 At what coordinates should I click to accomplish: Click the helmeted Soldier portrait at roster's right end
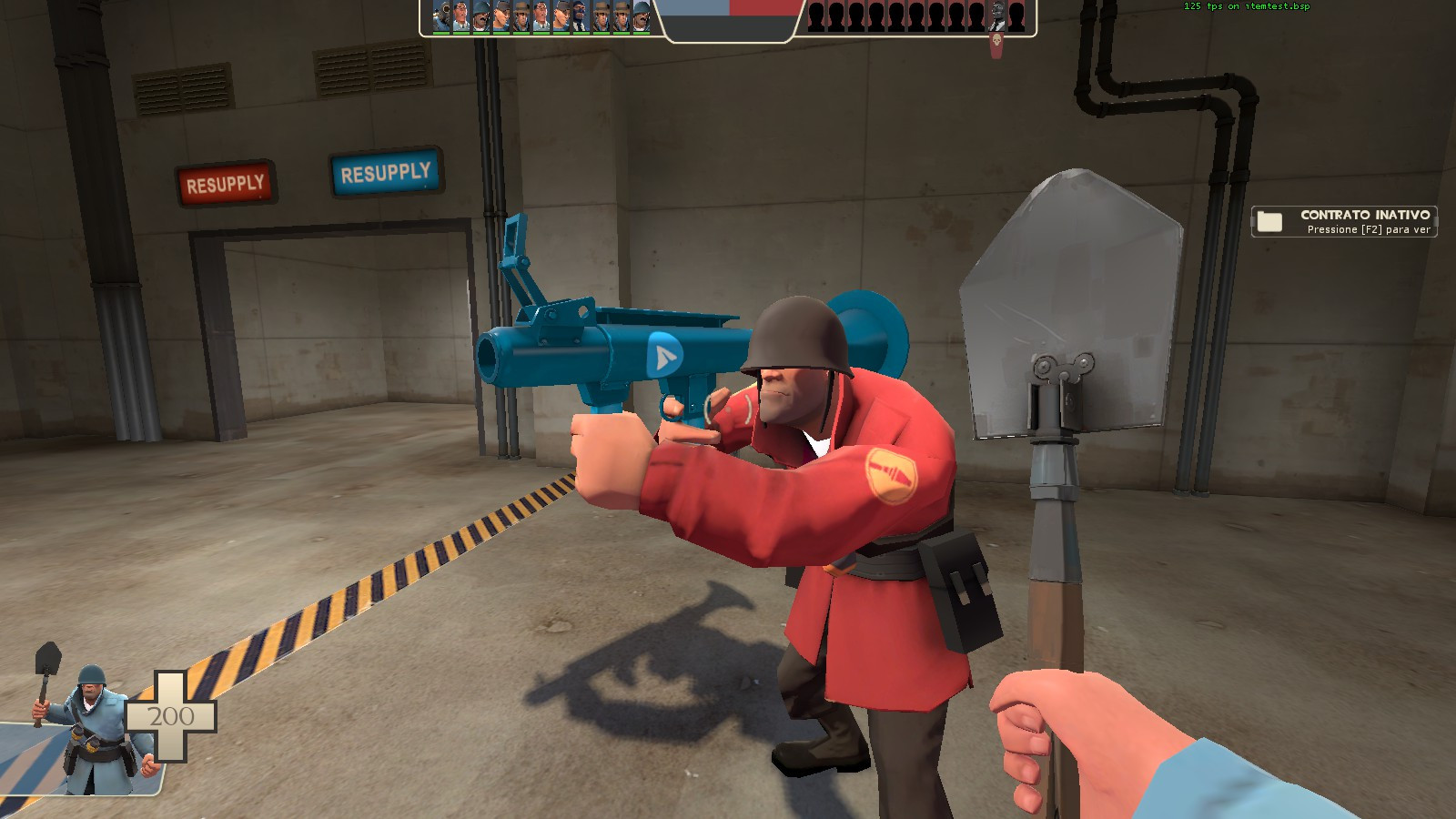coord(642,18)
